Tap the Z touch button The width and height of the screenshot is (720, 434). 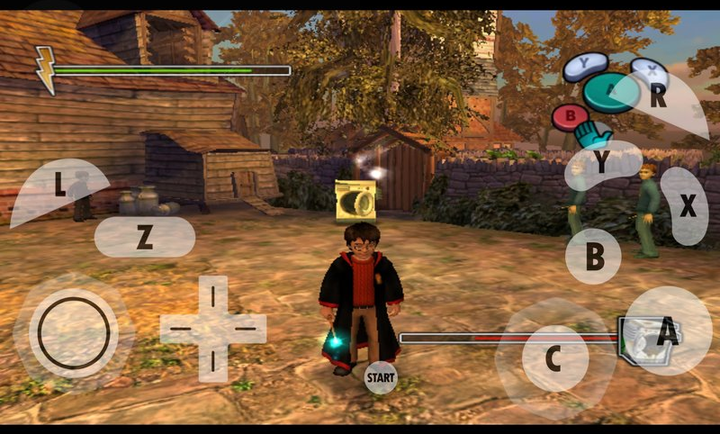click(x=144, y=237)
